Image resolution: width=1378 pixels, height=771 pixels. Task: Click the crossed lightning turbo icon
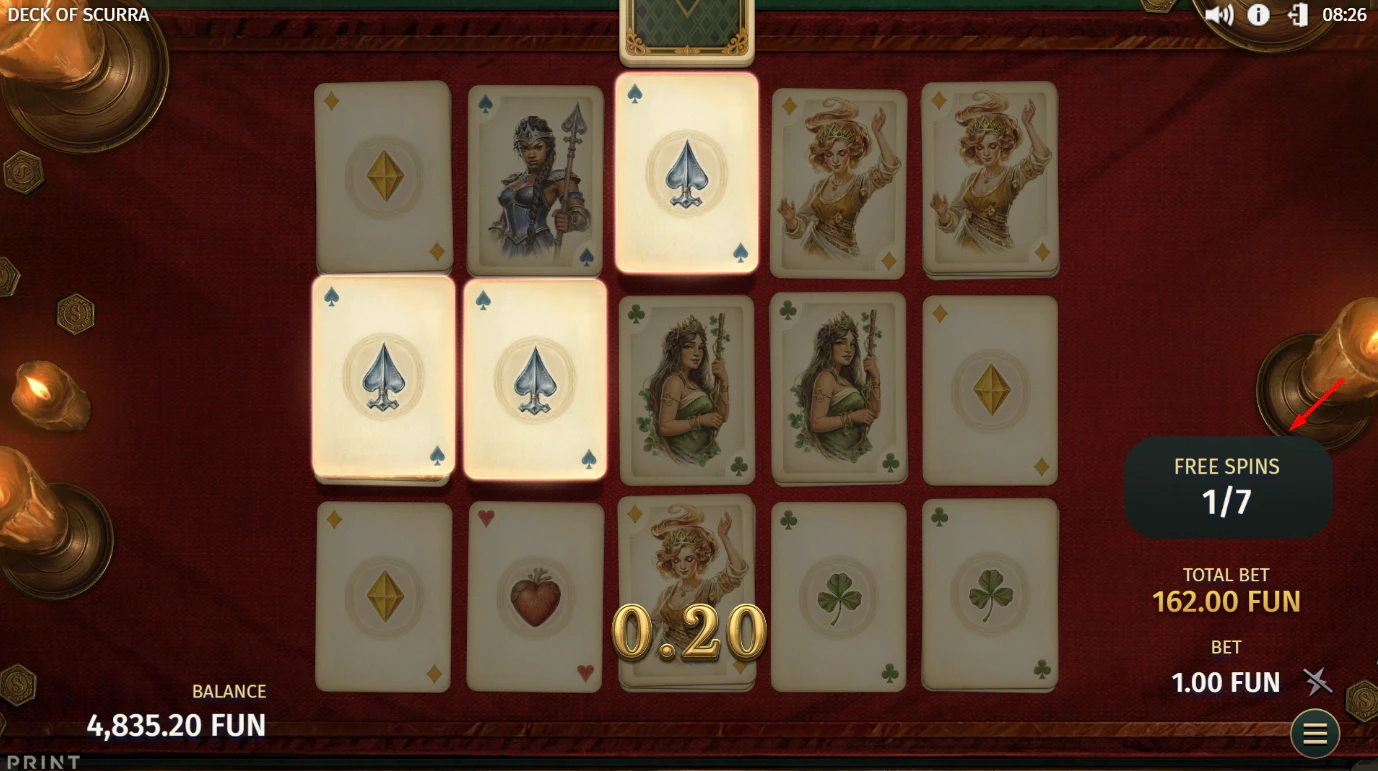coord(1318,682)
